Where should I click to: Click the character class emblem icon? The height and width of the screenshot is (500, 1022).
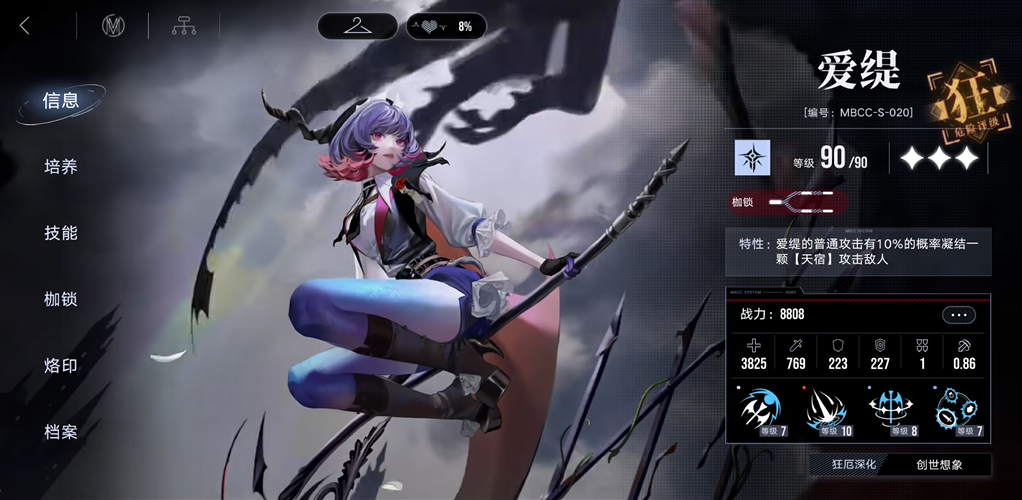pos(751,158)
